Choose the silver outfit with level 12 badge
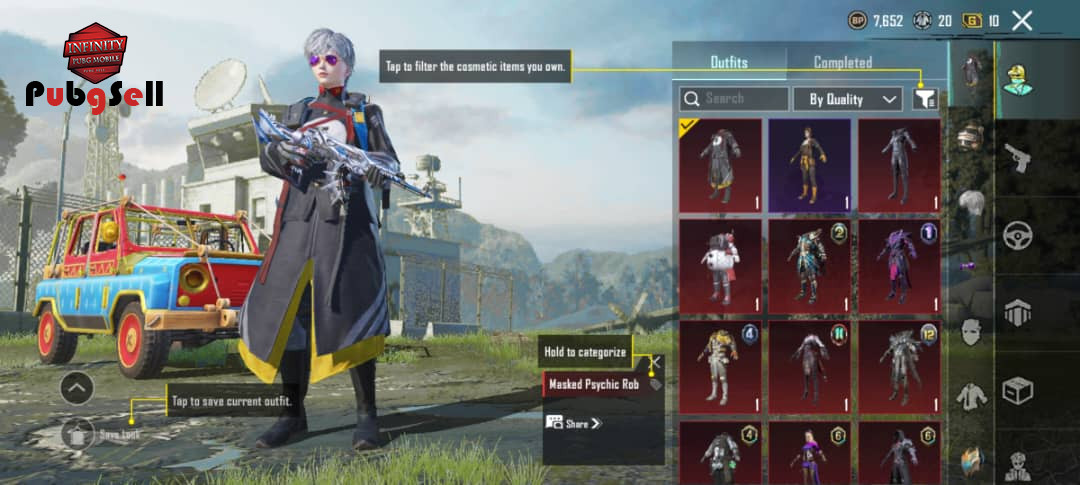The image size is (1080, 485). pyautogui.click(x=898, y=366)
